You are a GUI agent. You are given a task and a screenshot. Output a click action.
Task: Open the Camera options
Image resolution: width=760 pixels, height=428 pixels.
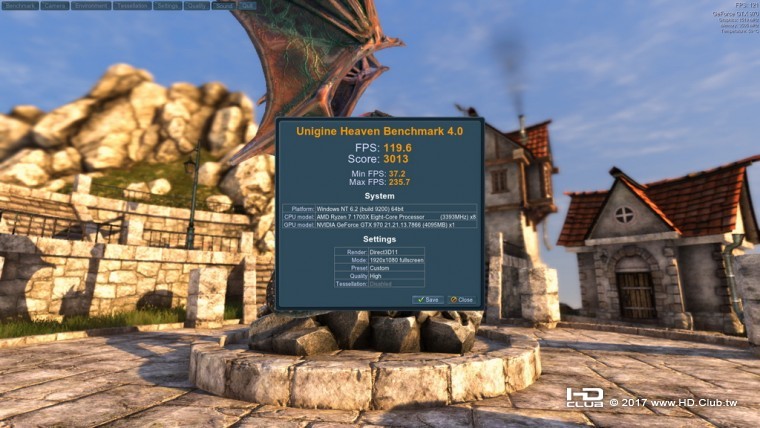coord(56,5)
